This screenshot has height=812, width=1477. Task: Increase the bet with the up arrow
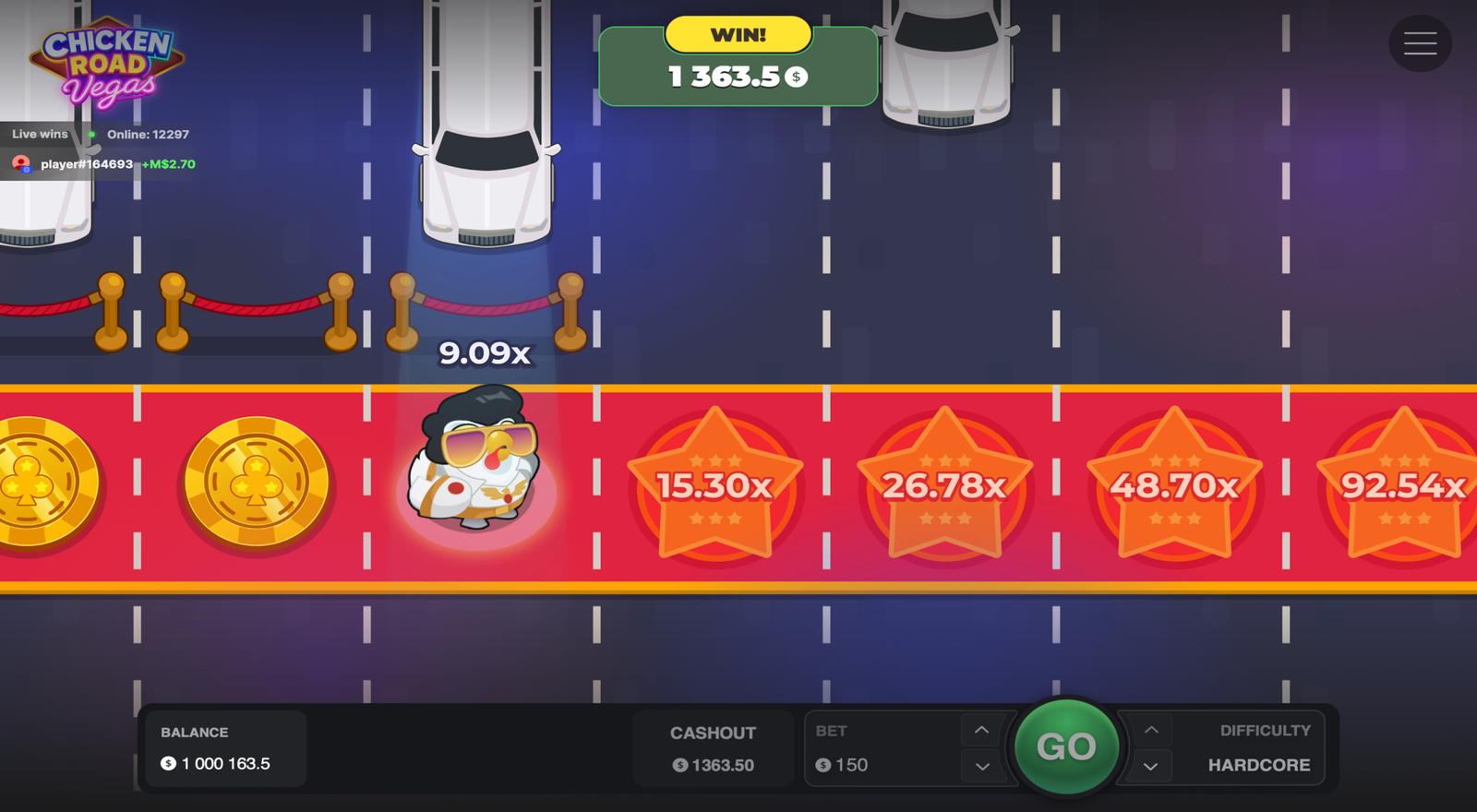[981, 730]
